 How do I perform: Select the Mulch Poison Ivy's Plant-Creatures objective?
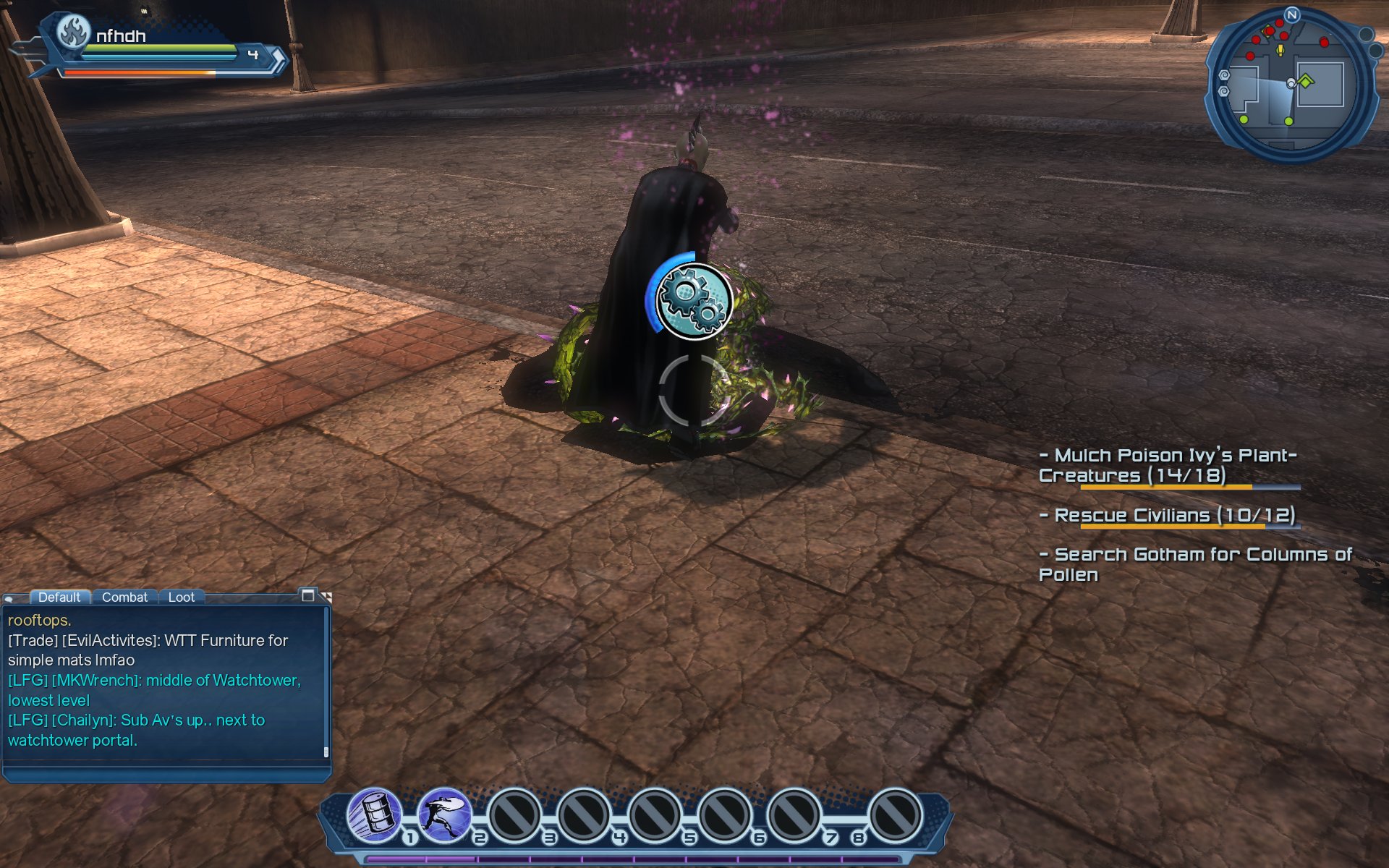1168,465
